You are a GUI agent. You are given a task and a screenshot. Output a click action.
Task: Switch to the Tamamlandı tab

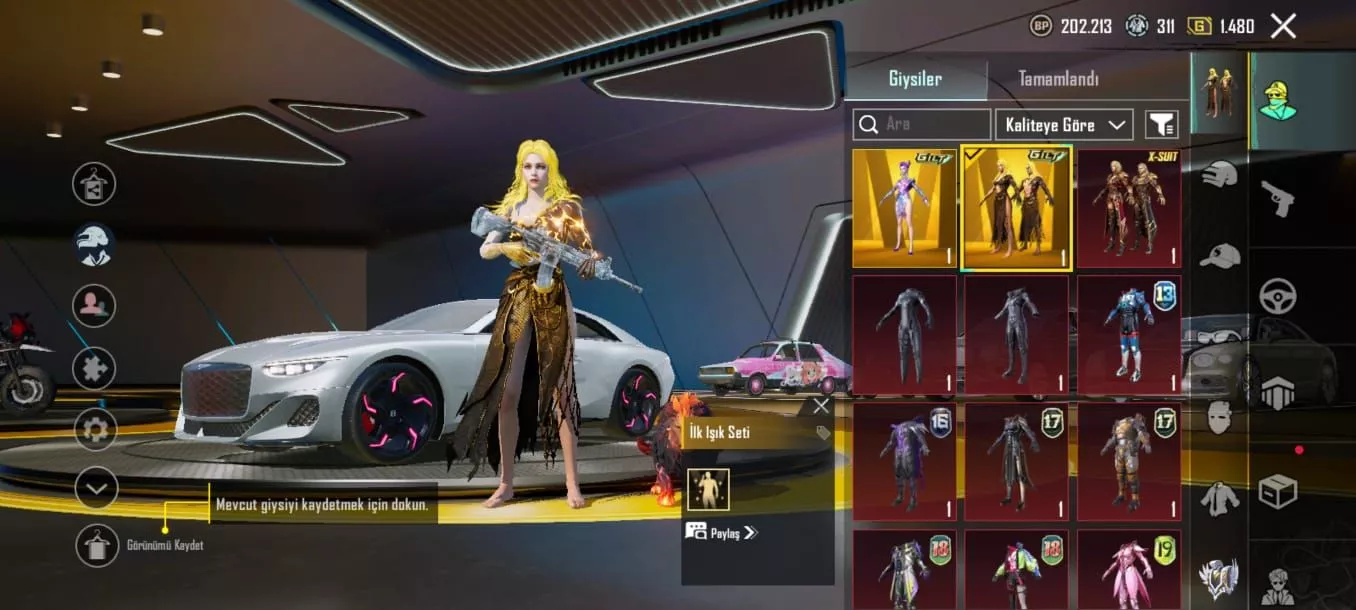tap(1058, 79)
